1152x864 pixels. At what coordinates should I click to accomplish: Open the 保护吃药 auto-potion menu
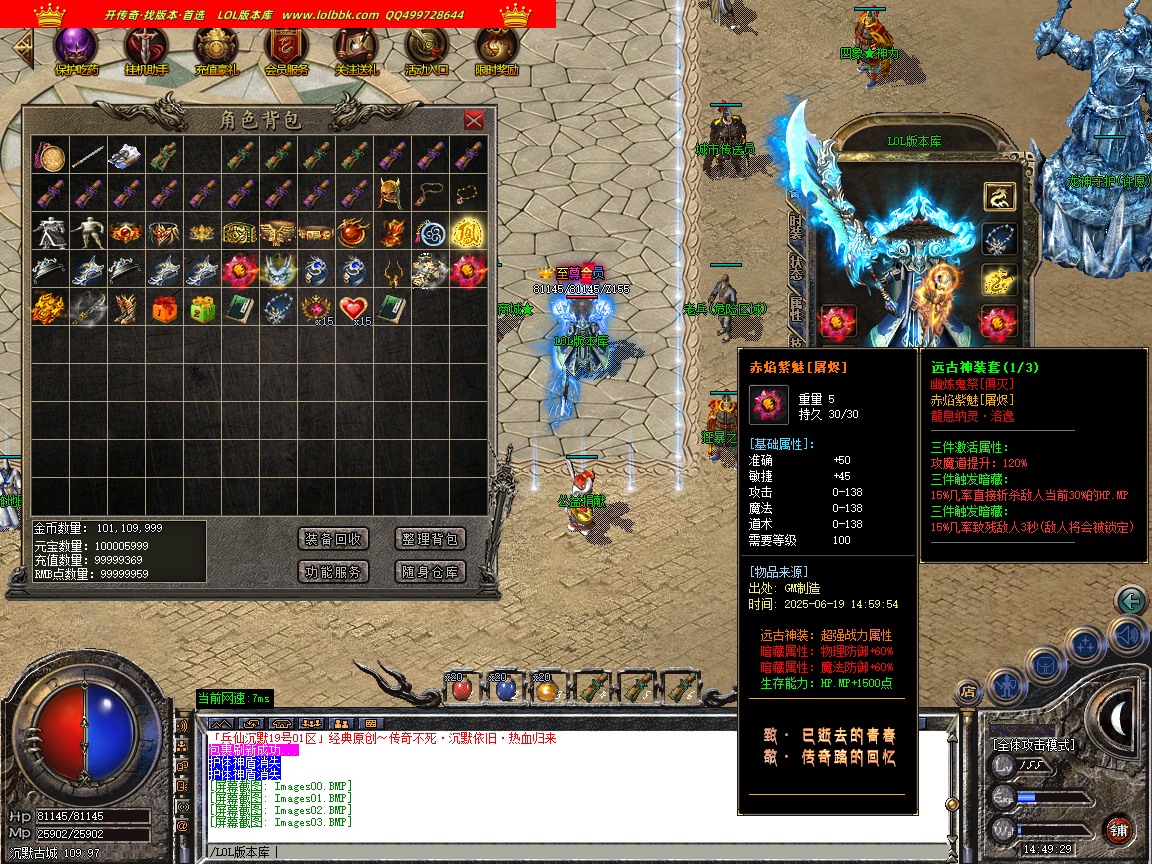(76, 50)
